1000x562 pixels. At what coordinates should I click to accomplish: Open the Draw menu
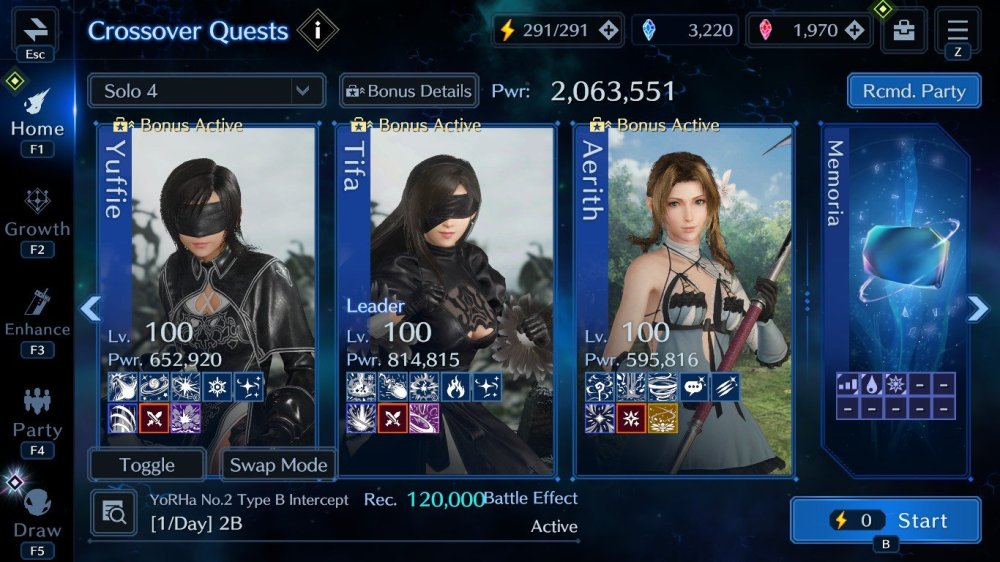(x=37, y=515)
